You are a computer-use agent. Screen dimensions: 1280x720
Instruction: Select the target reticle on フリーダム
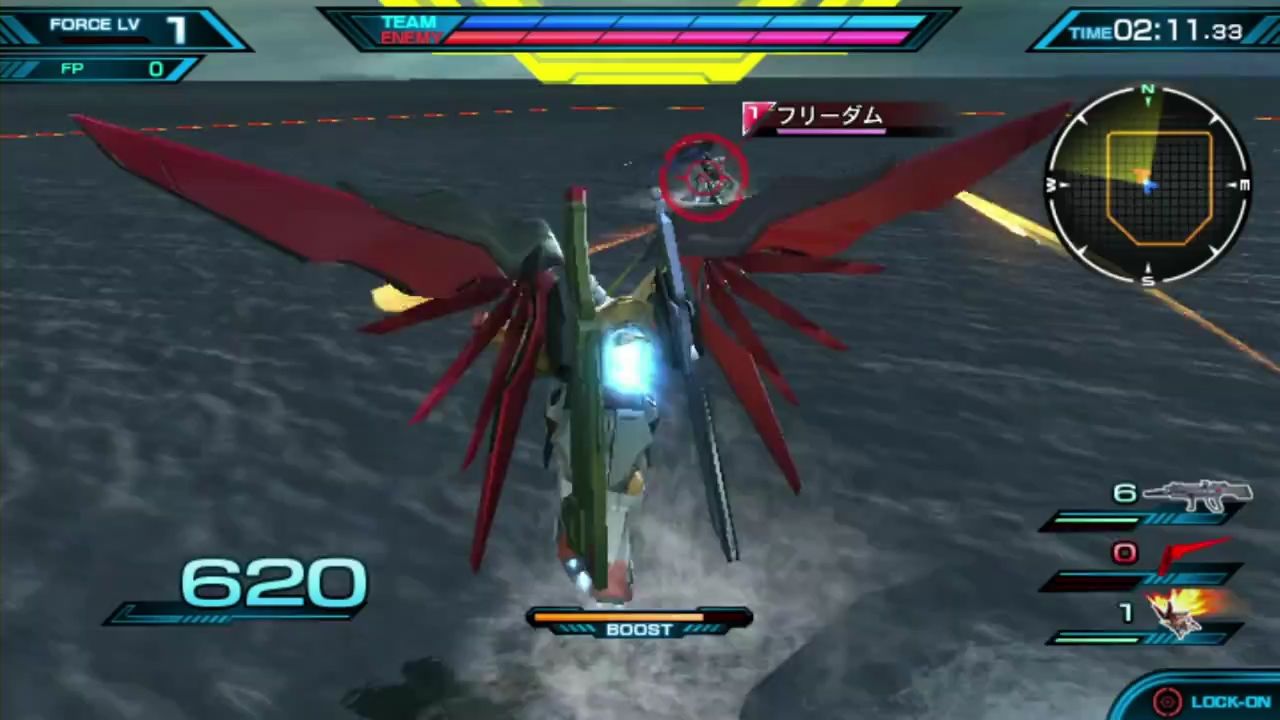point(706,177)
